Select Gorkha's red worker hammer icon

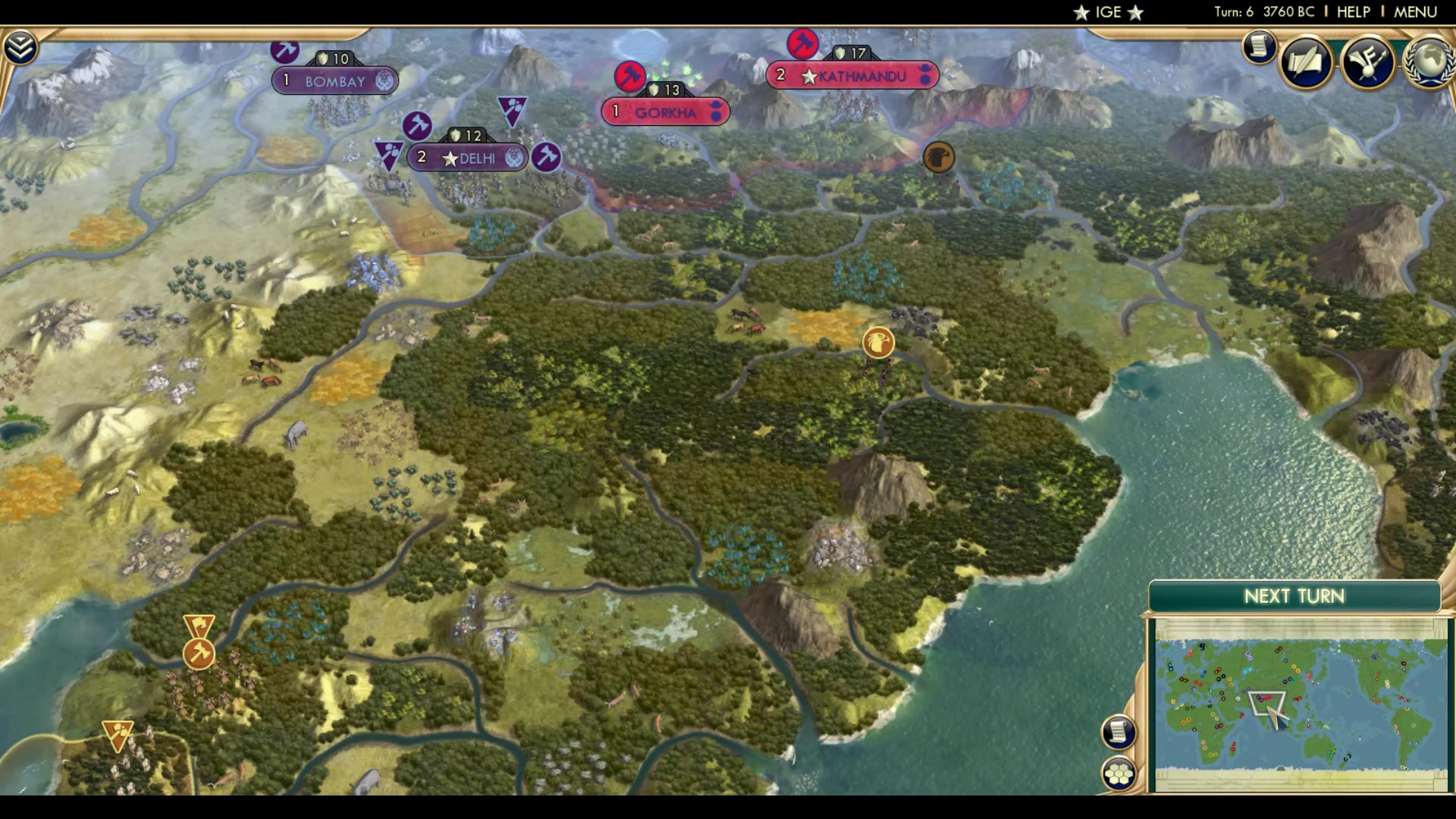point(629,78)
